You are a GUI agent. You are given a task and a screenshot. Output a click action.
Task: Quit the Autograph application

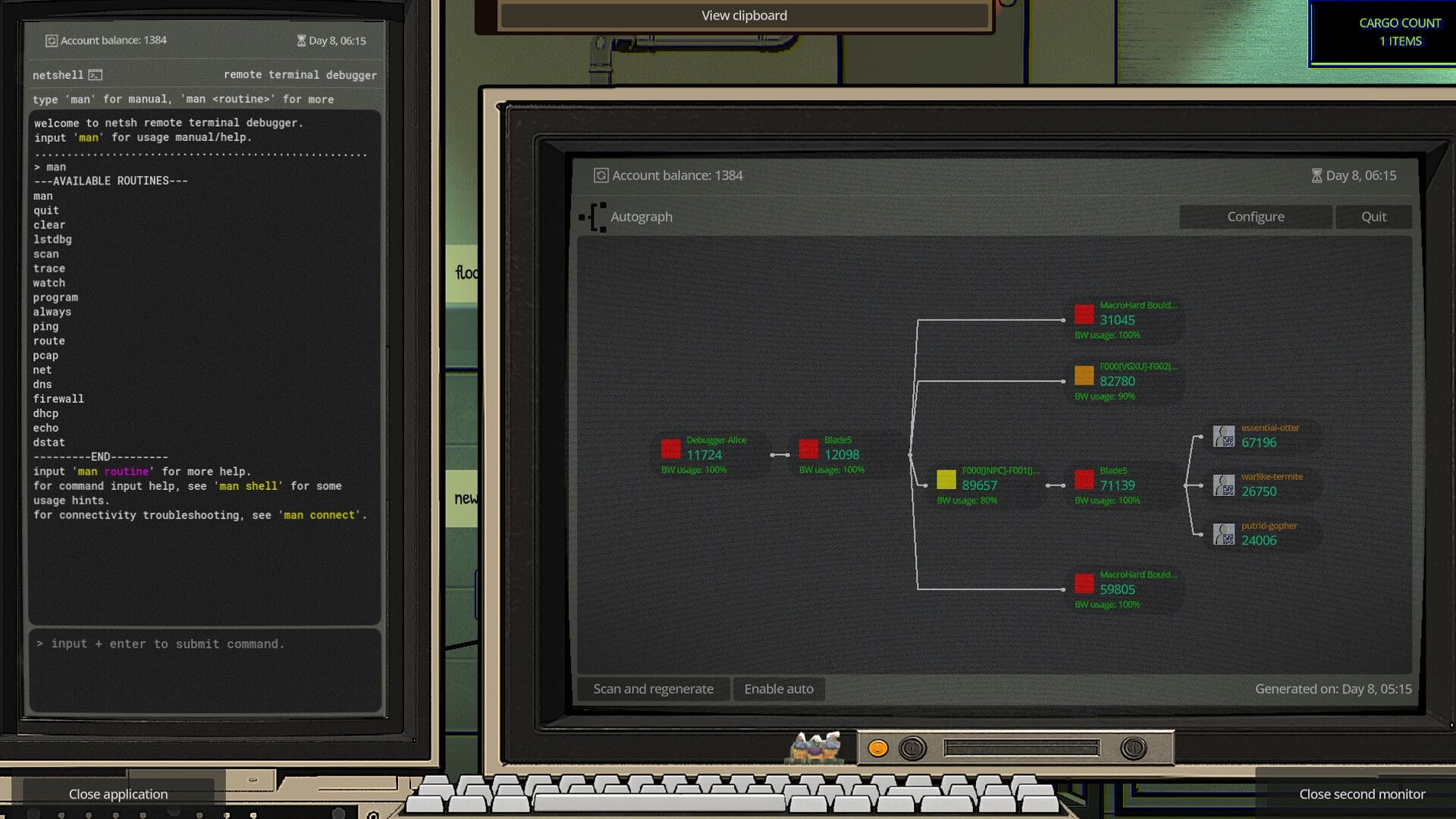[x=1373, y=216]
